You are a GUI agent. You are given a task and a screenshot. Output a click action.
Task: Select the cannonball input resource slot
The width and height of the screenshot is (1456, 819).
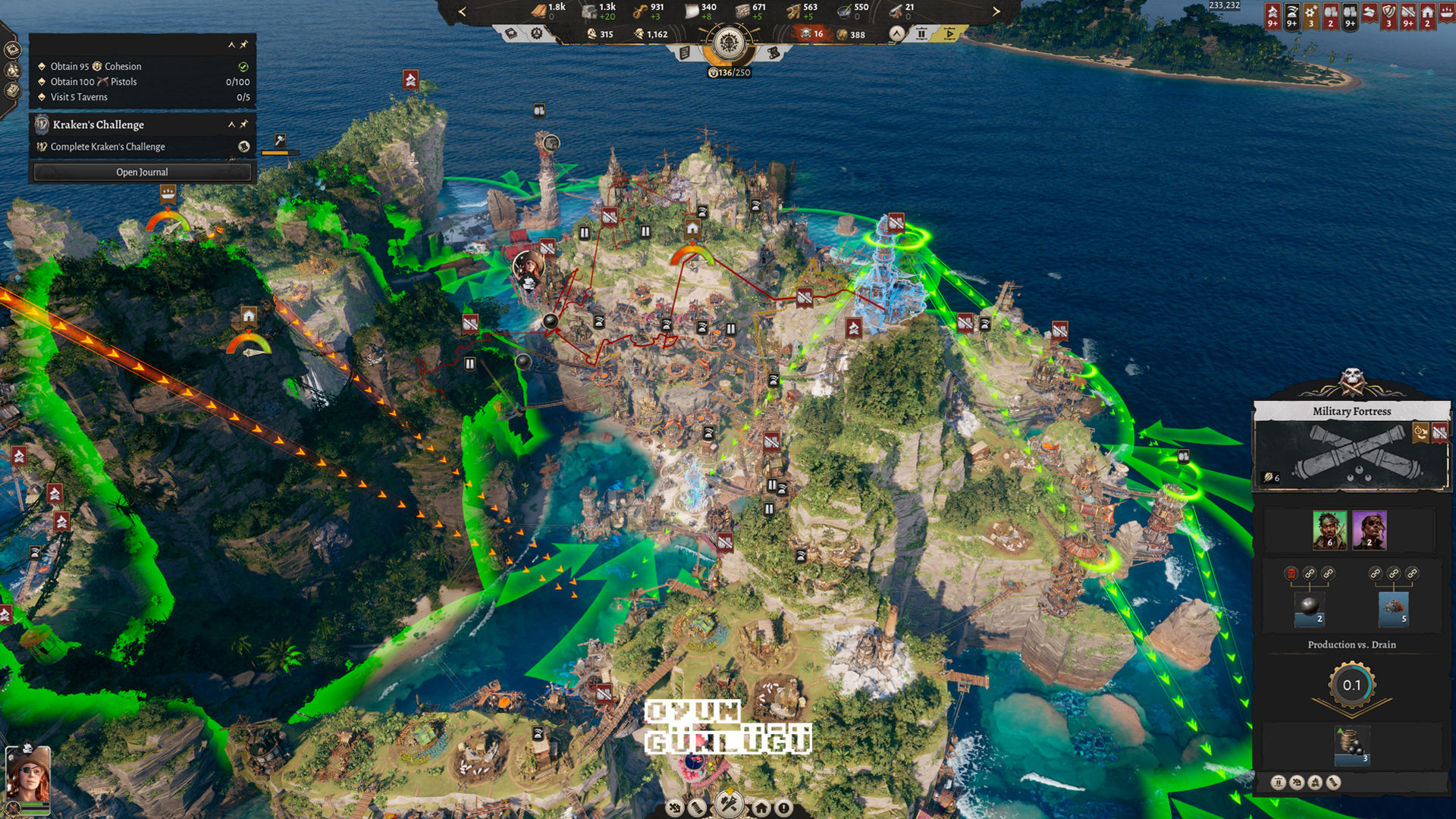tap(1310, 608)
